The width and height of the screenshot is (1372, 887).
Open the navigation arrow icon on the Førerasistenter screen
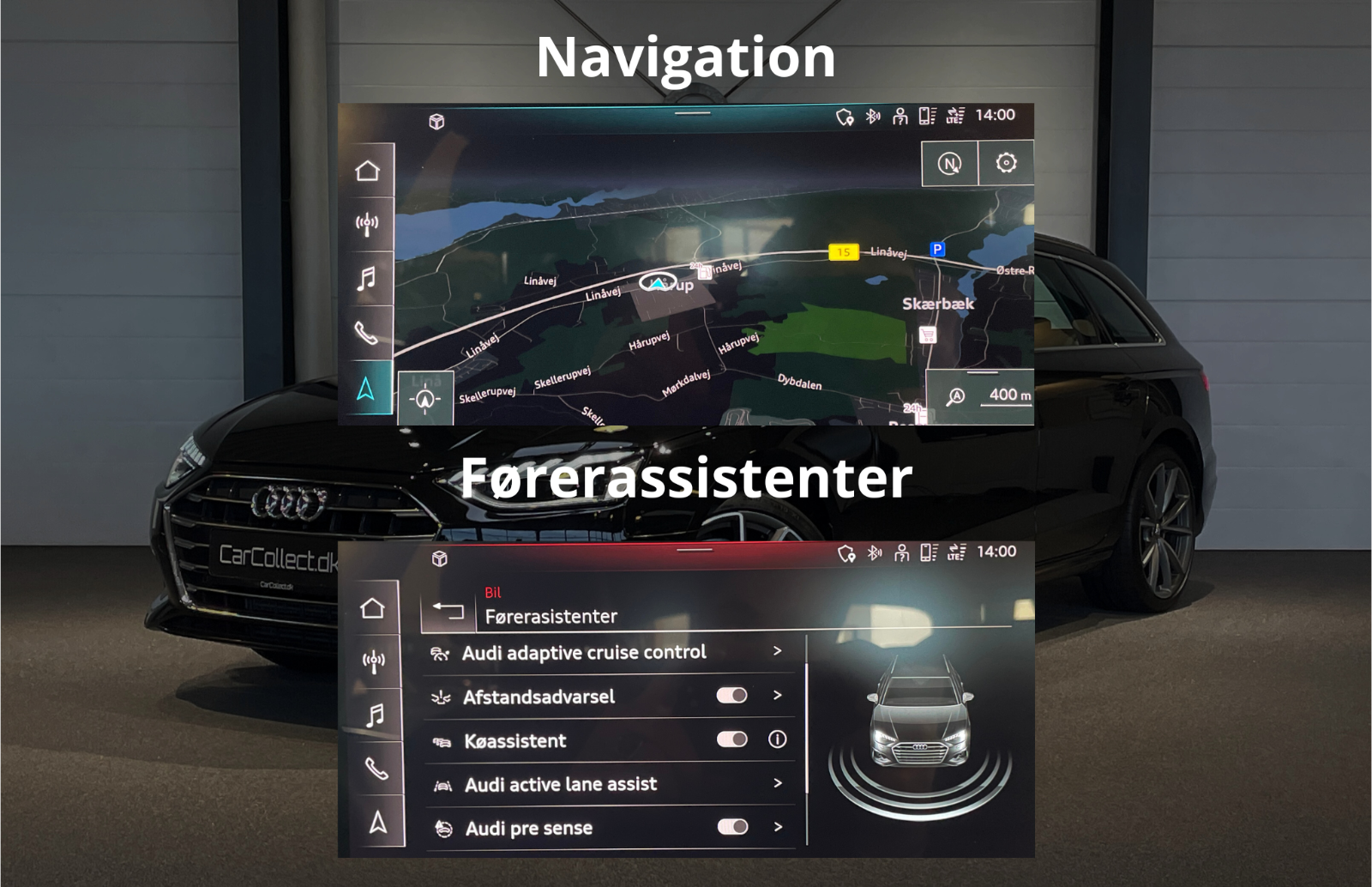tap(377, 823)
